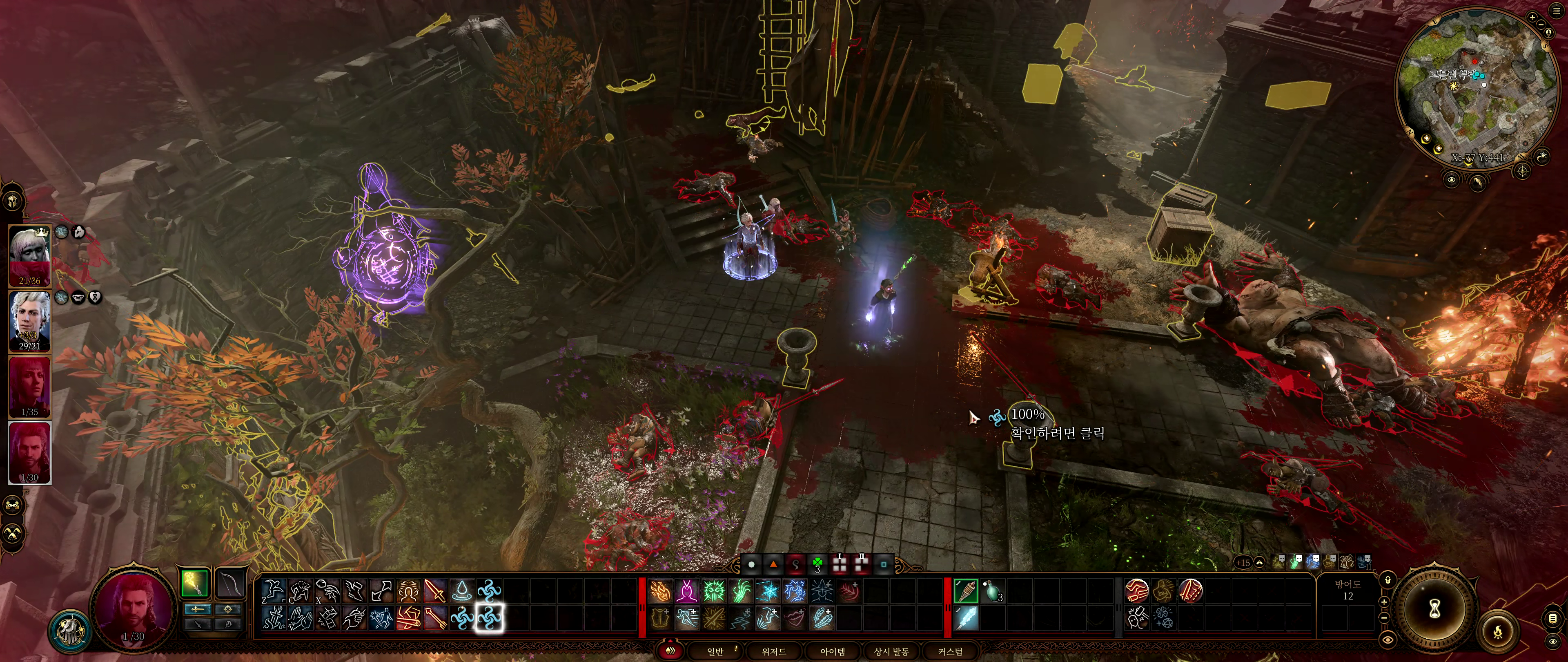Select the 상시 발동 tab

tap(891, 651)
